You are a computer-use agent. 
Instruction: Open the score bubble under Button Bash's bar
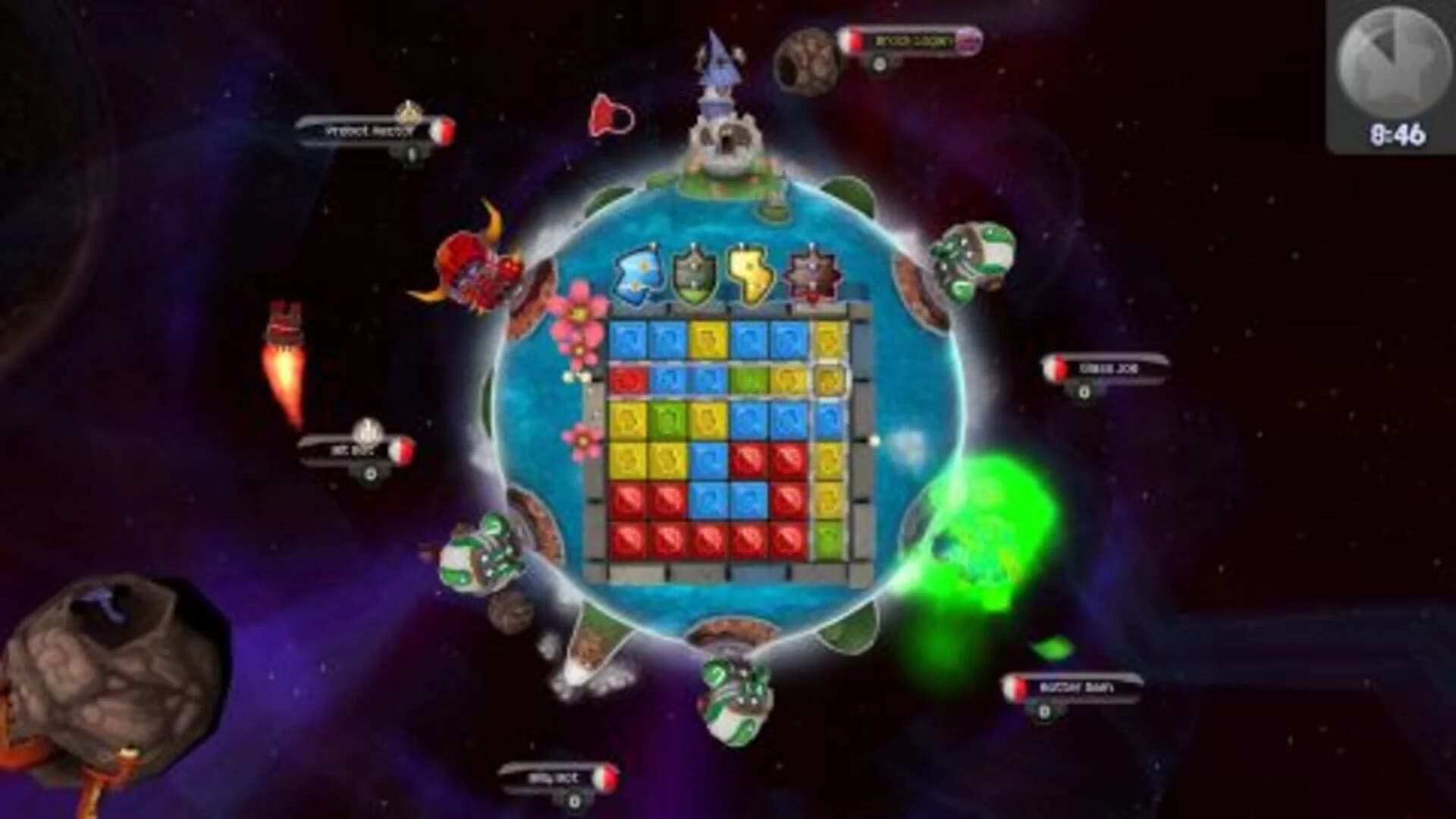(1045, 711)
